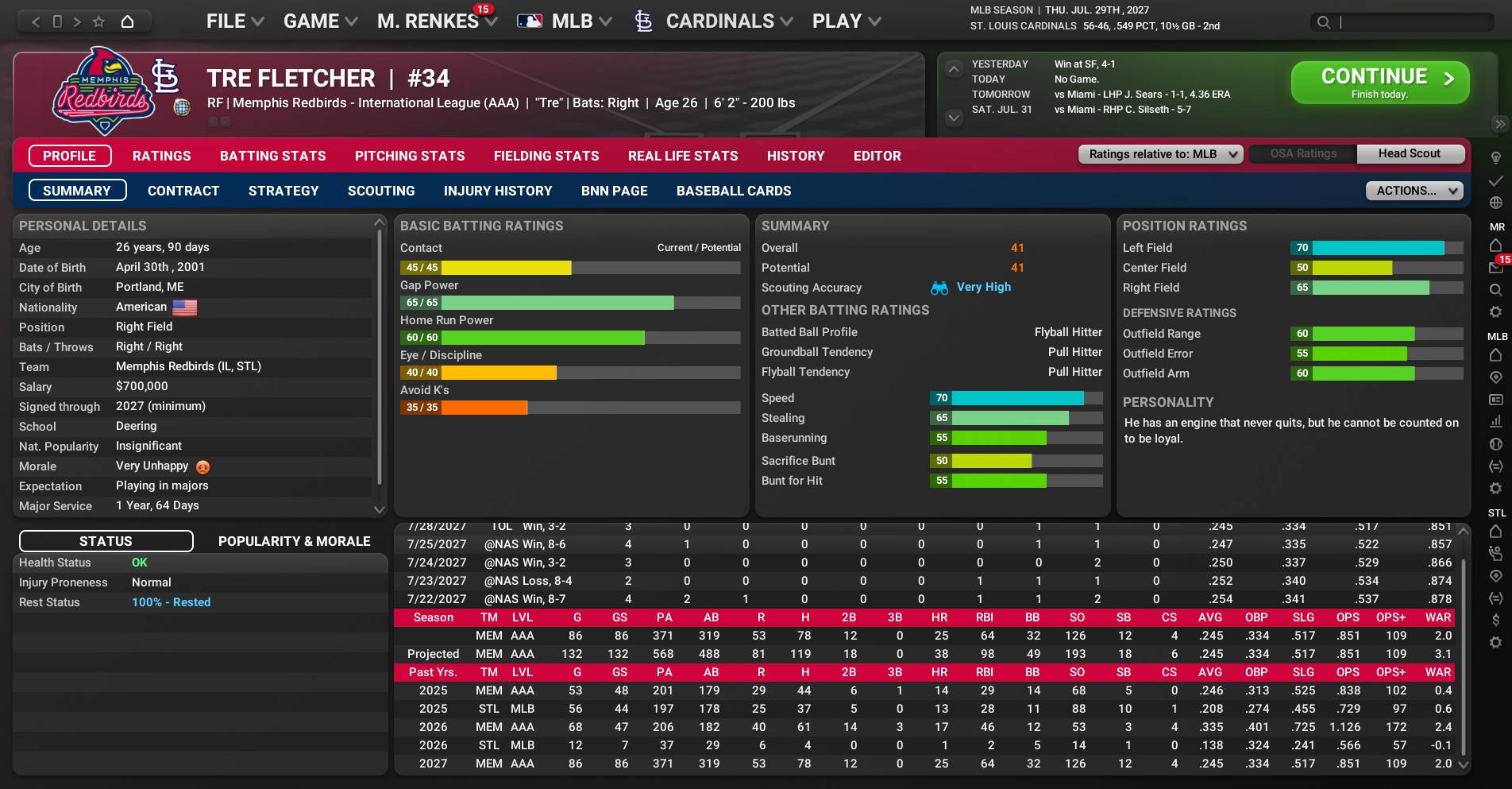
Task: Open the GAME menu
Action: click(320, 21)
